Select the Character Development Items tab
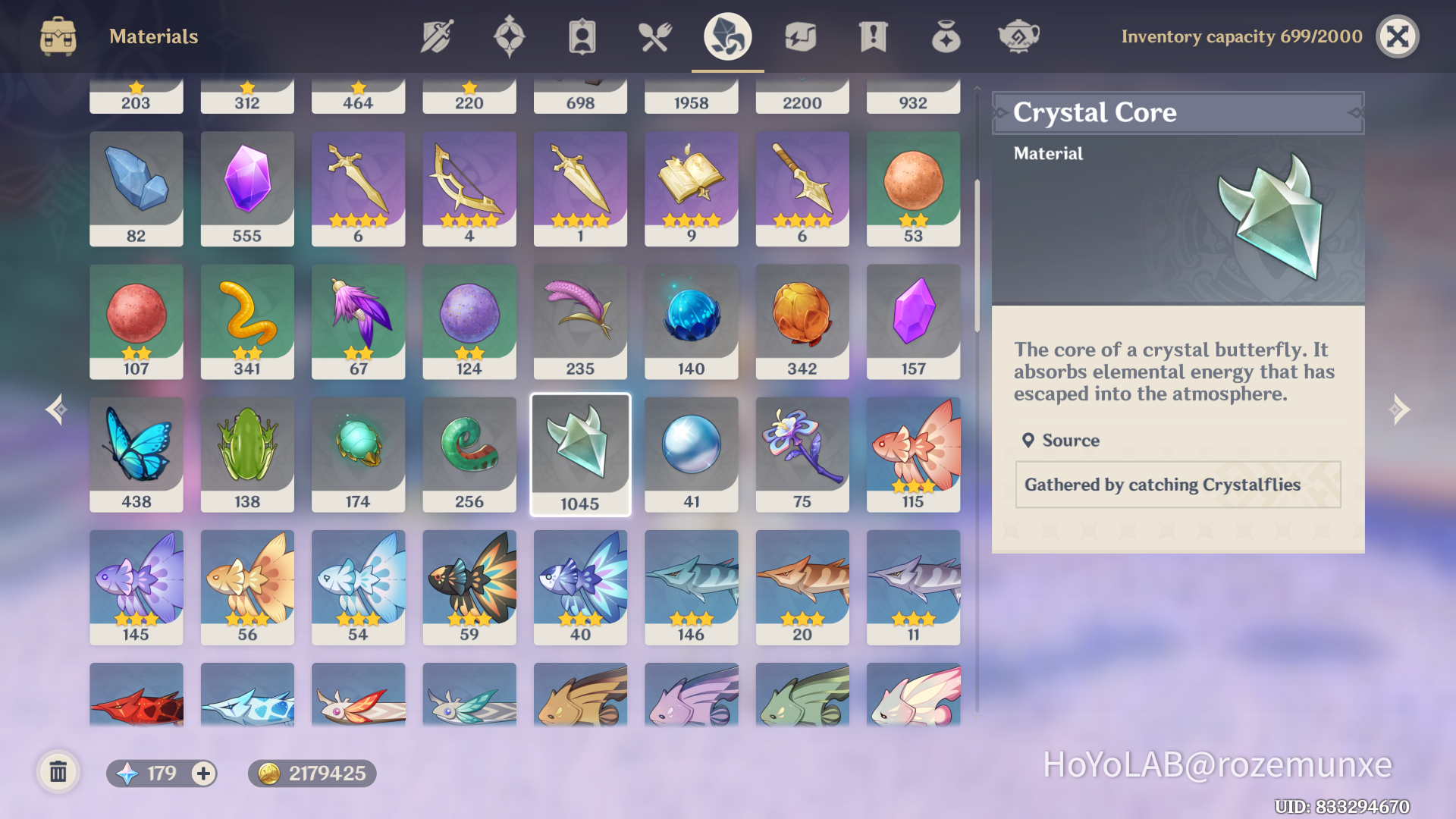Image resolution: width=1456 pixels, height=819 pixels. tap(582, 35)
